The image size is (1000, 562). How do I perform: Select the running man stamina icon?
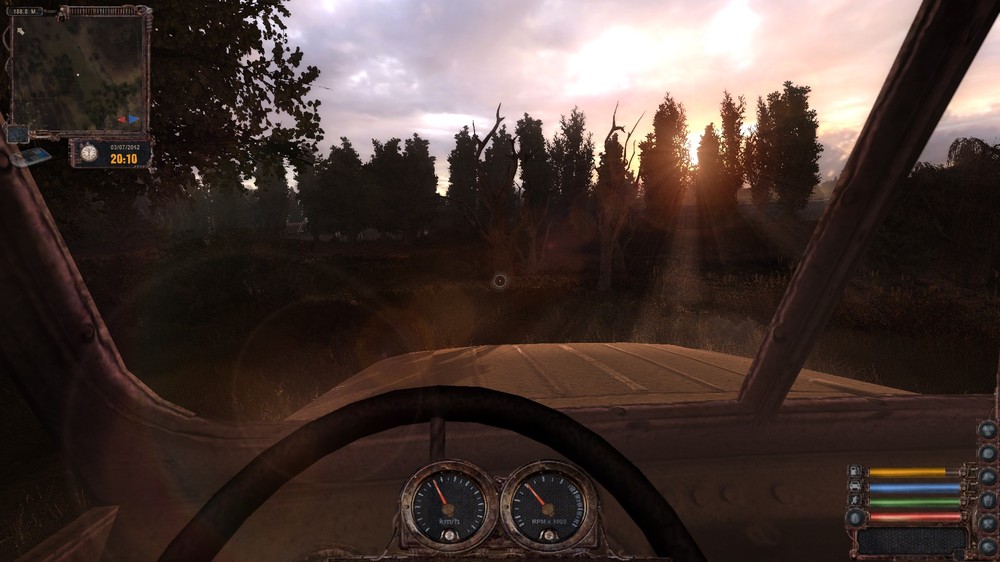(x=855, y=501)
